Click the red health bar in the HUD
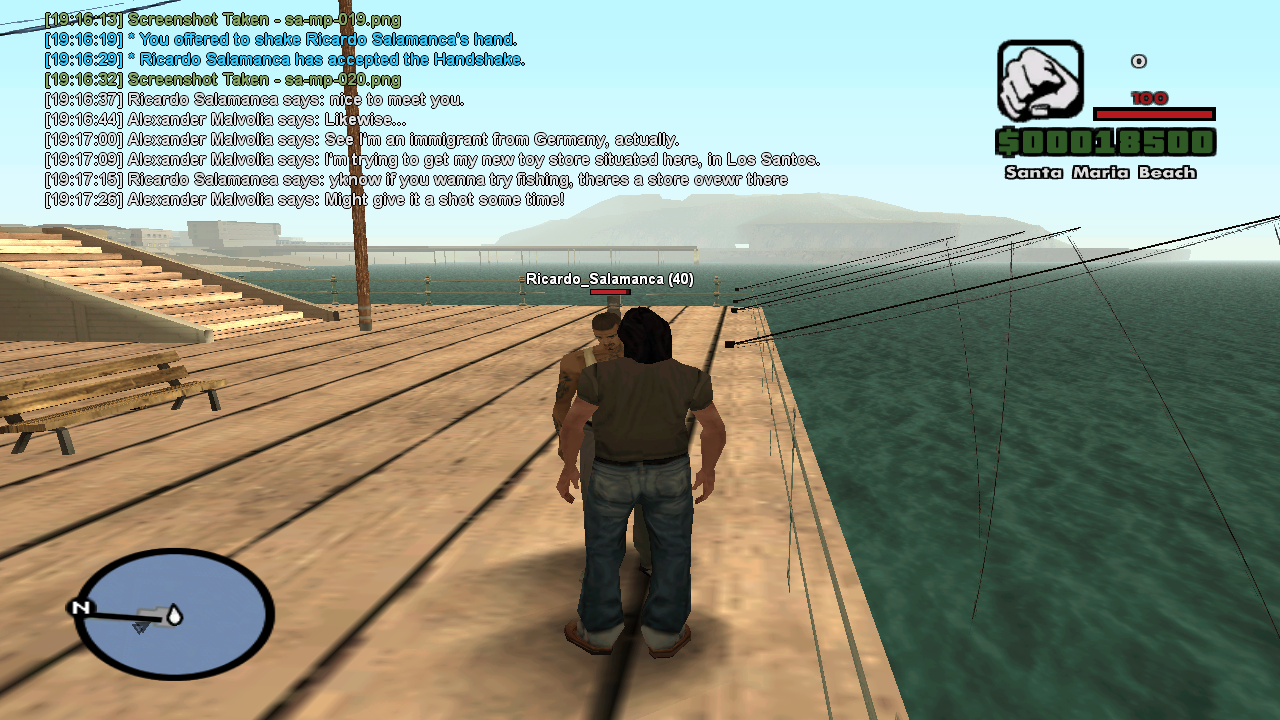This screenshot has width=1280, height=720. tap(1156, 112)
